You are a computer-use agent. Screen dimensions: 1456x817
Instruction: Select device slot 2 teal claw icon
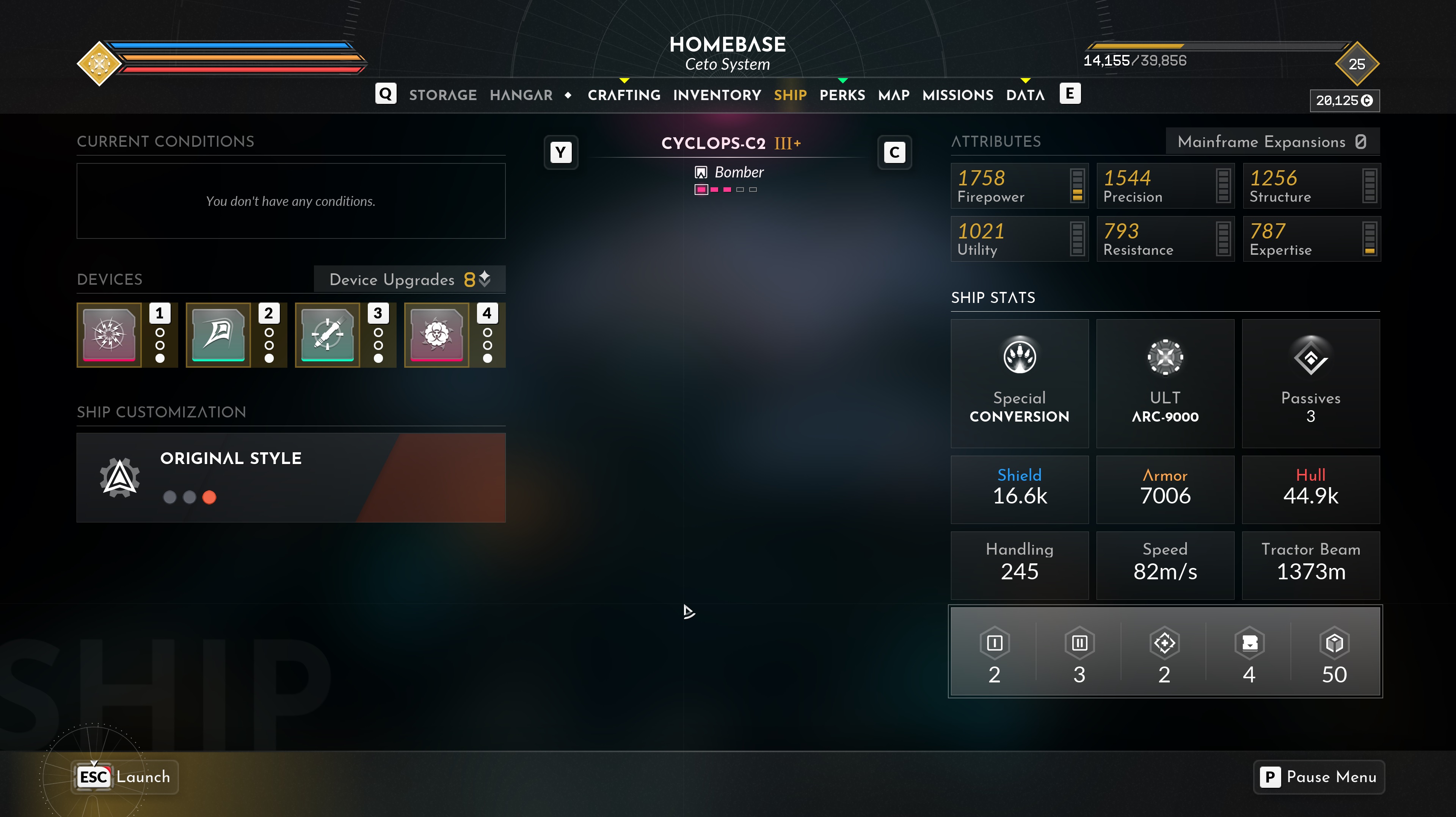click(x=218, y=335)
